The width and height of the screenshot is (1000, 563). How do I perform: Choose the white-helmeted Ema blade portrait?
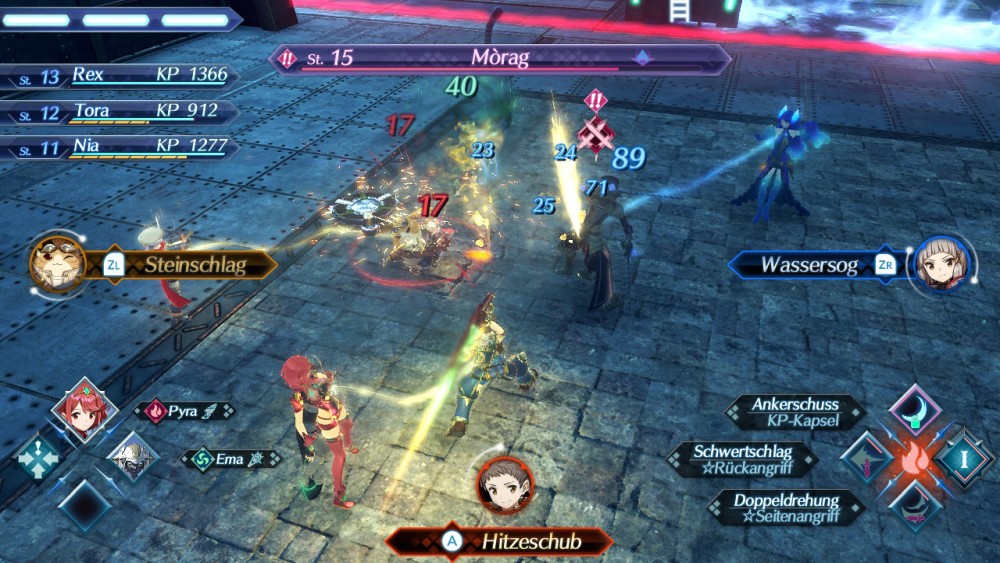tap(134, 459)
